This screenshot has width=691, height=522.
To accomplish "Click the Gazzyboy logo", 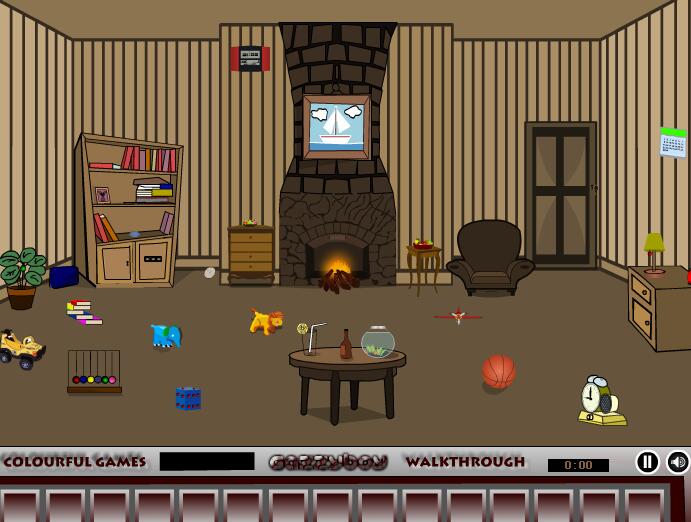I will click(x=328, y=462).
